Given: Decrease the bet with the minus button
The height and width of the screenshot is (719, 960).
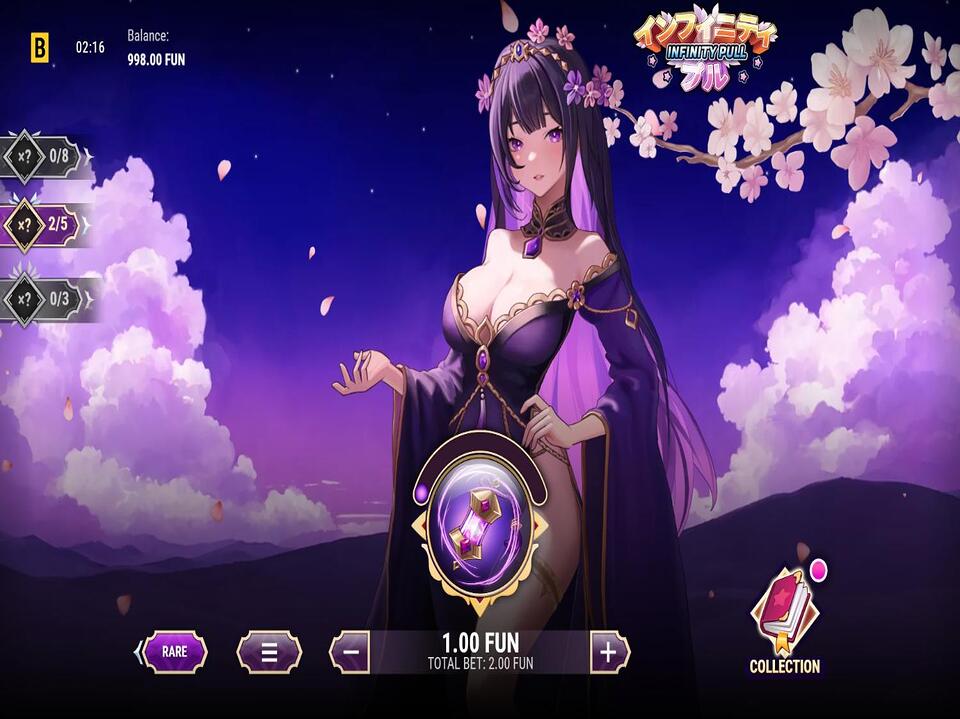Looking at the screenshot, I should pos(349,652).
